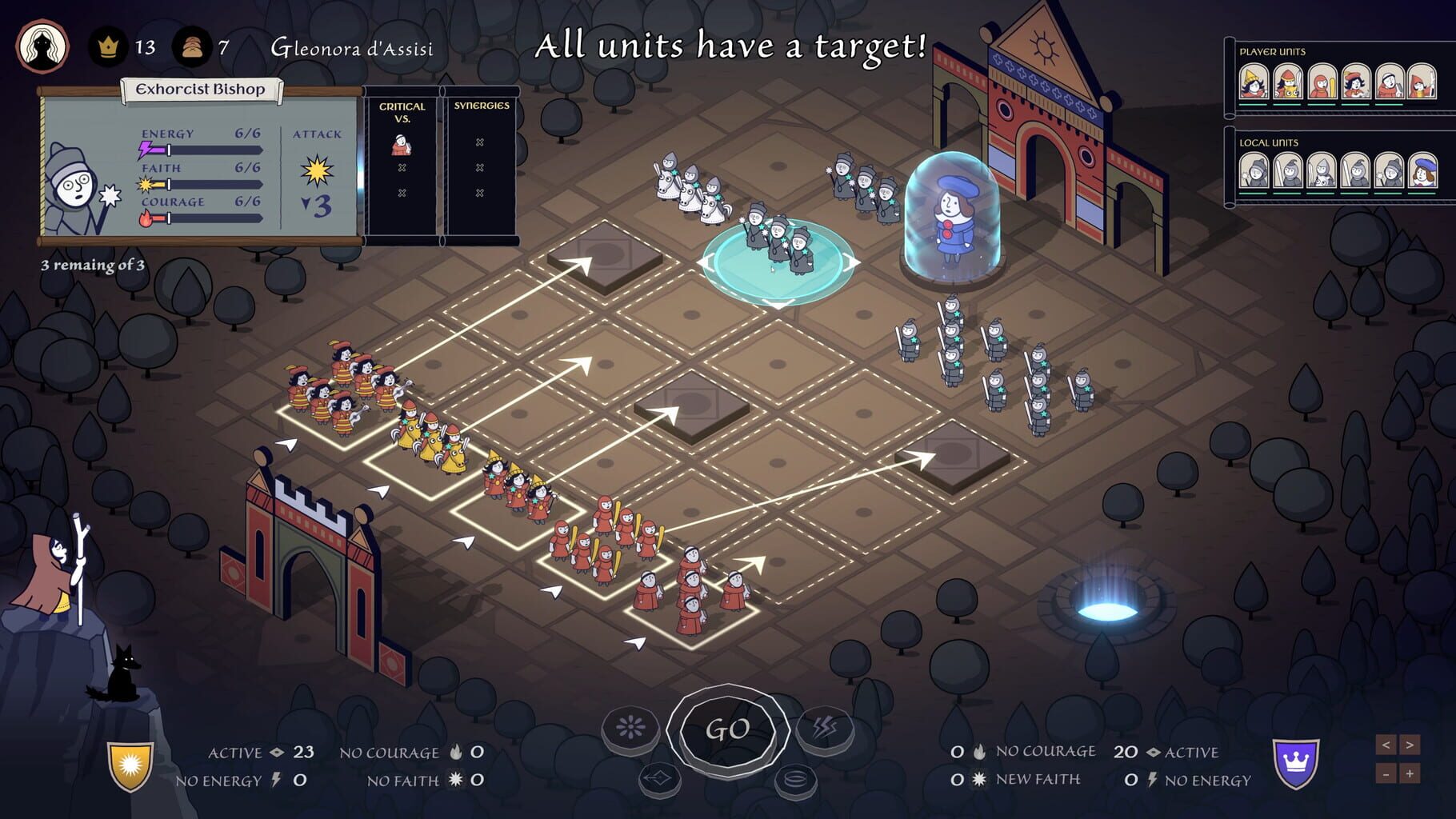Click the crown currency icon showing 13
The width and height of the screenshot is (1456, 819).
(108, 48)
